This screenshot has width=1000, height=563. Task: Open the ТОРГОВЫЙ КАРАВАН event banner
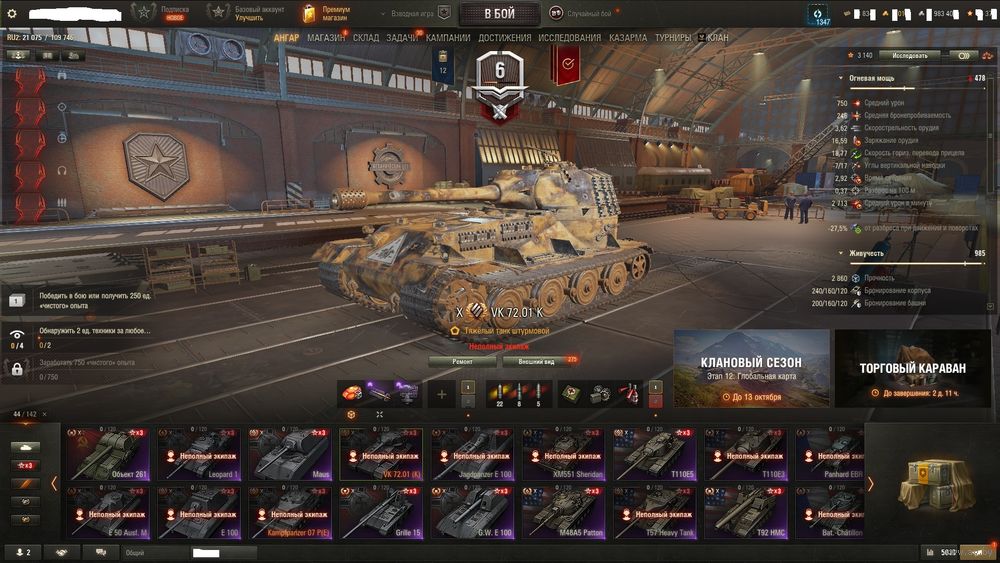(913, 369)
